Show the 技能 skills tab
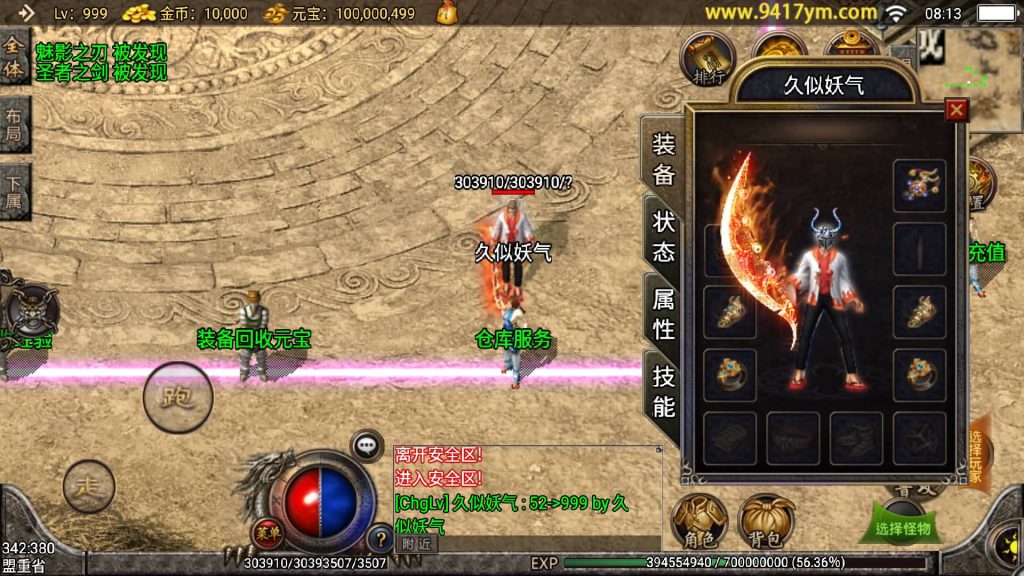The width and height of the screenshot is (1024, 576). pyautogui.click(x=664, y=390)
